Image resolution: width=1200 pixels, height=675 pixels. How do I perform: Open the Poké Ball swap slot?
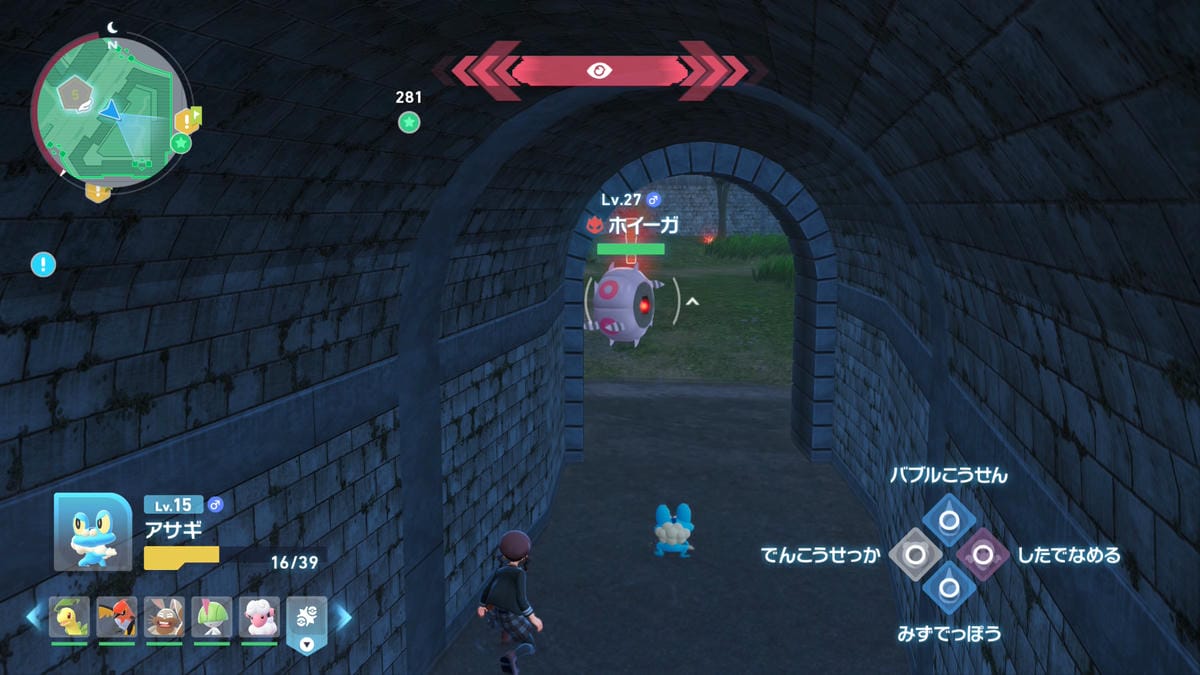pos(306,624)
